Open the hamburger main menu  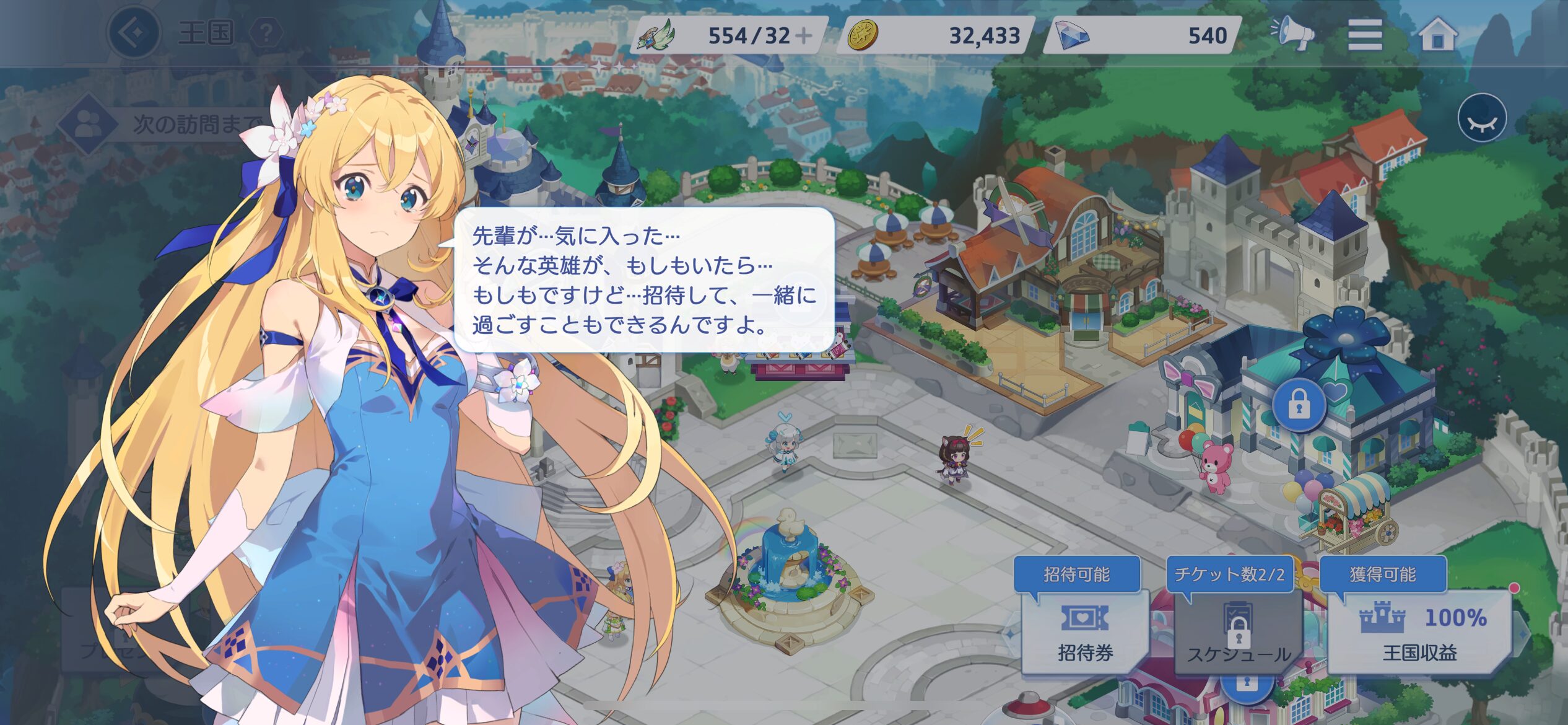pyautogui.click(x=1365, y=34)
